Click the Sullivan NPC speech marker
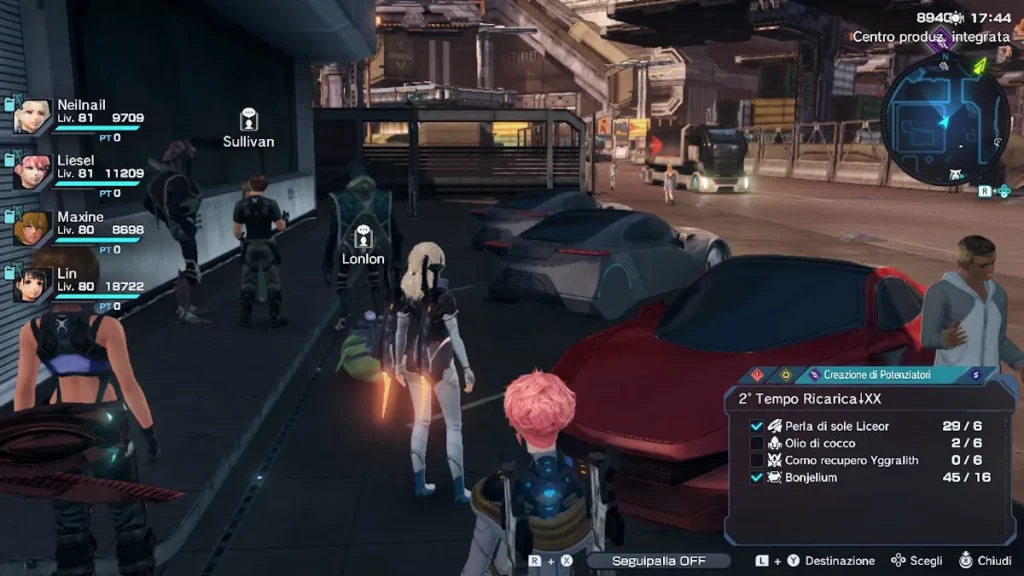The height and width of the screenshot is (576, 1024). pos(248,120)
